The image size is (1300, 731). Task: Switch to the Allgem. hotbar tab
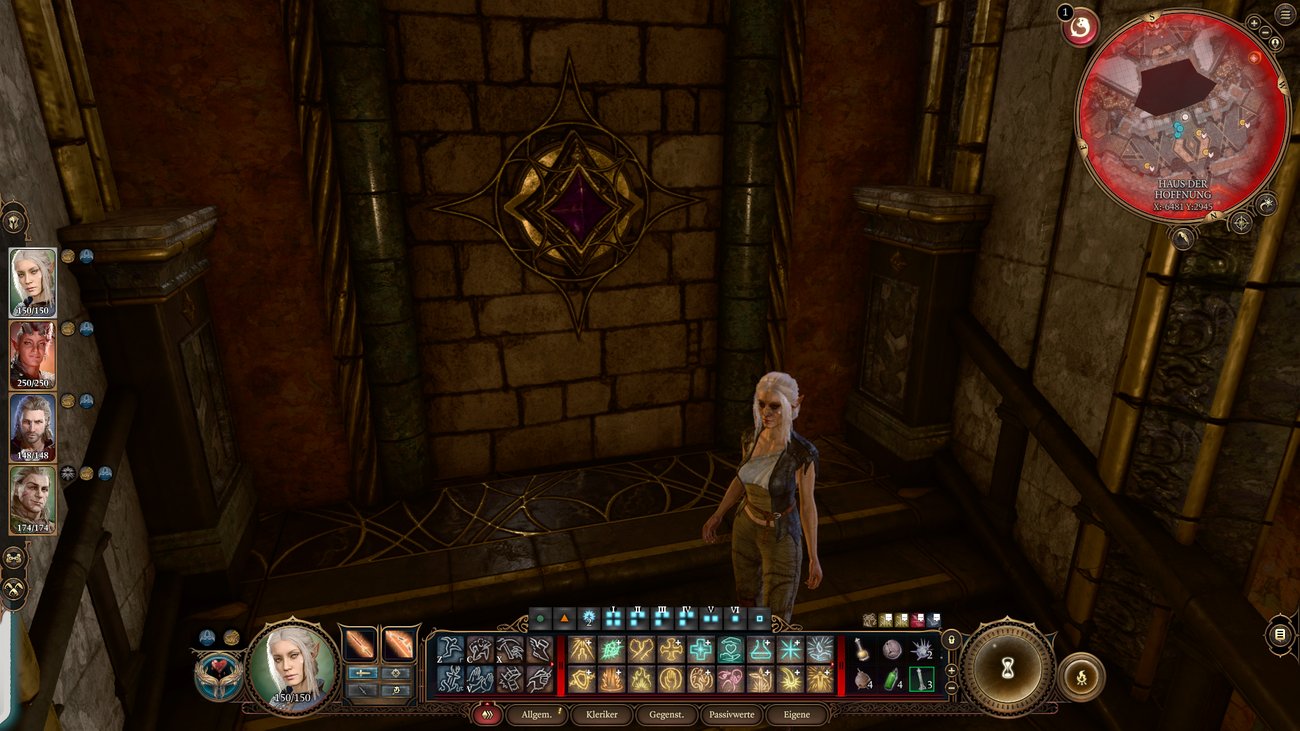537,715
